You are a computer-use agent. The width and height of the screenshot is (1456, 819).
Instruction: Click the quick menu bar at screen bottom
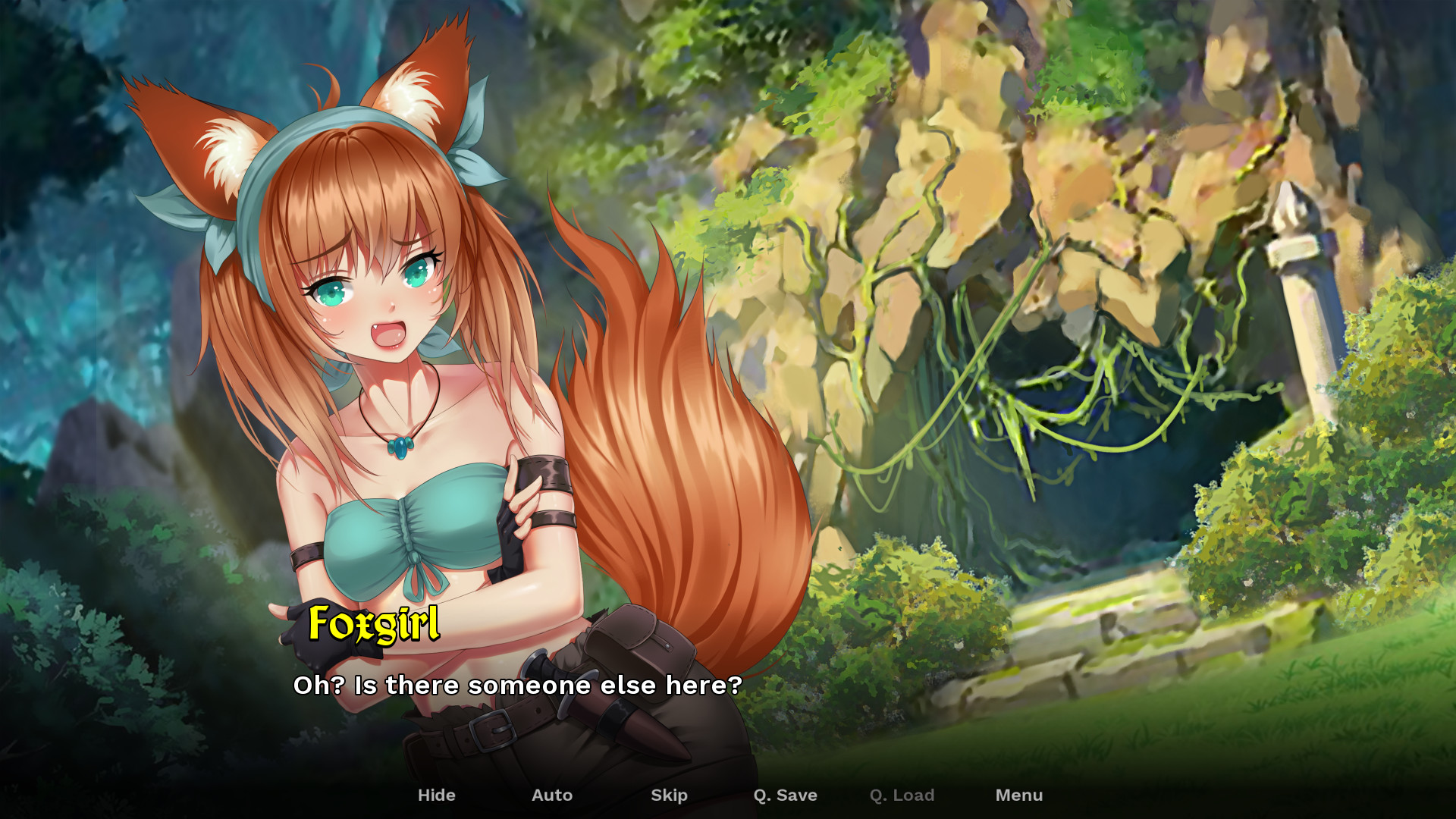728,795
